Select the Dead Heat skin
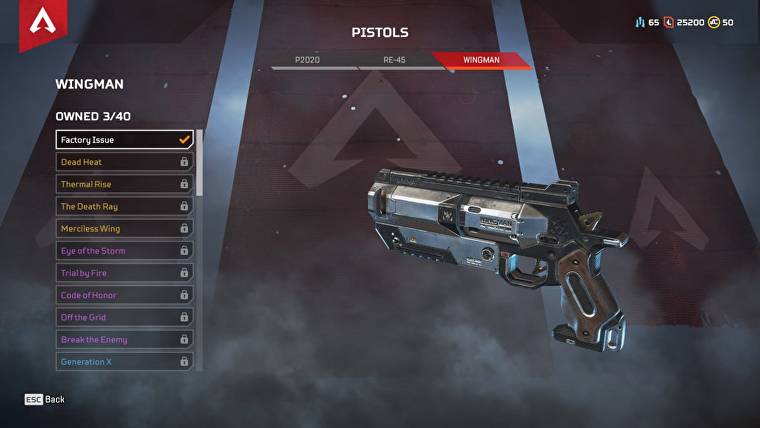The width and height of the screenshot is (760, 428). coord(124,162)
